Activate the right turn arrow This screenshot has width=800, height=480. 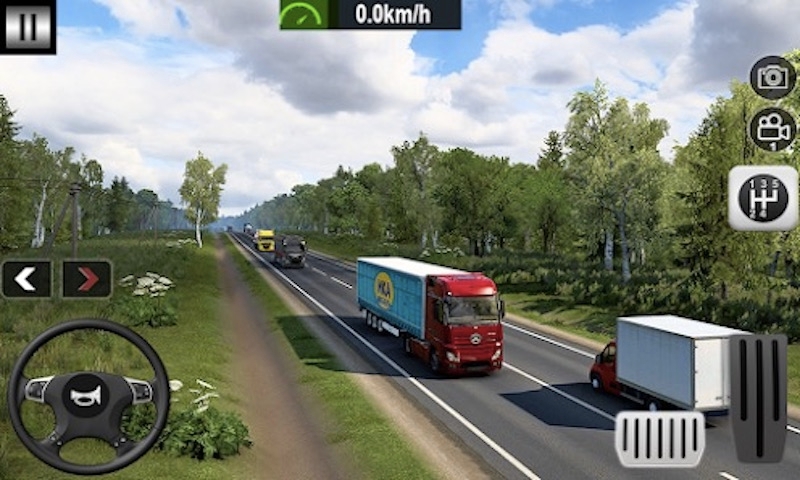(87, 279)
